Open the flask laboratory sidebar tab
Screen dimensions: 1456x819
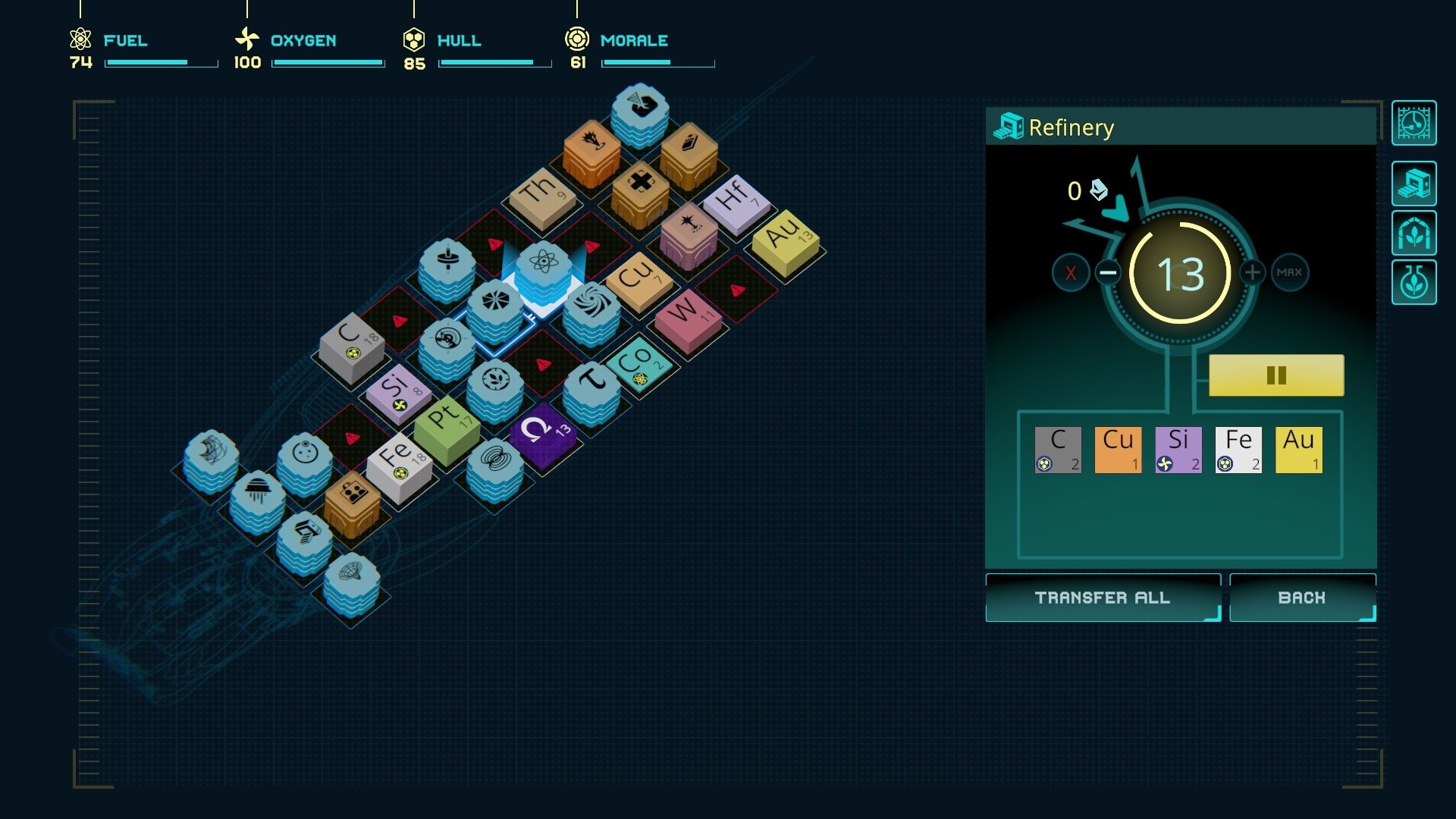point(1414,283)
